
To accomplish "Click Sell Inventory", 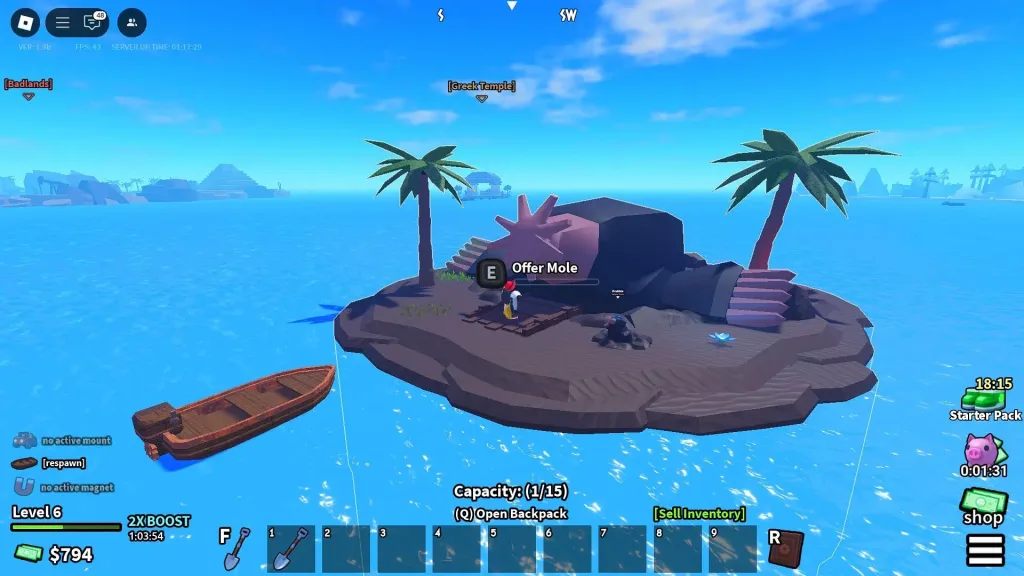I will (x=699, y=513).
